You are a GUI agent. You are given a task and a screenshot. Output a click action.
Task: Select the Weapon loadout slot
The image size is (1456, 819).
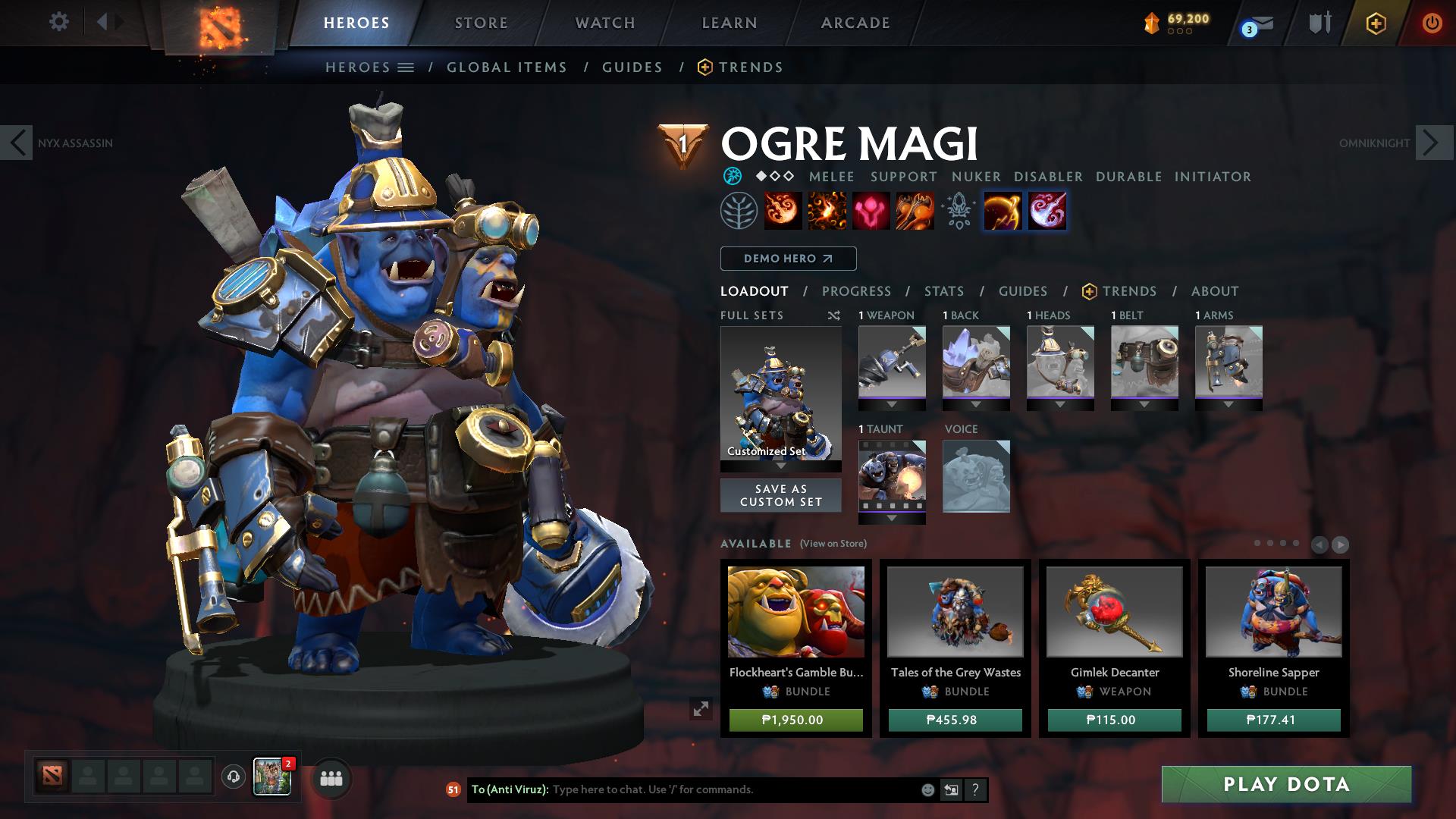coord(892,362)
